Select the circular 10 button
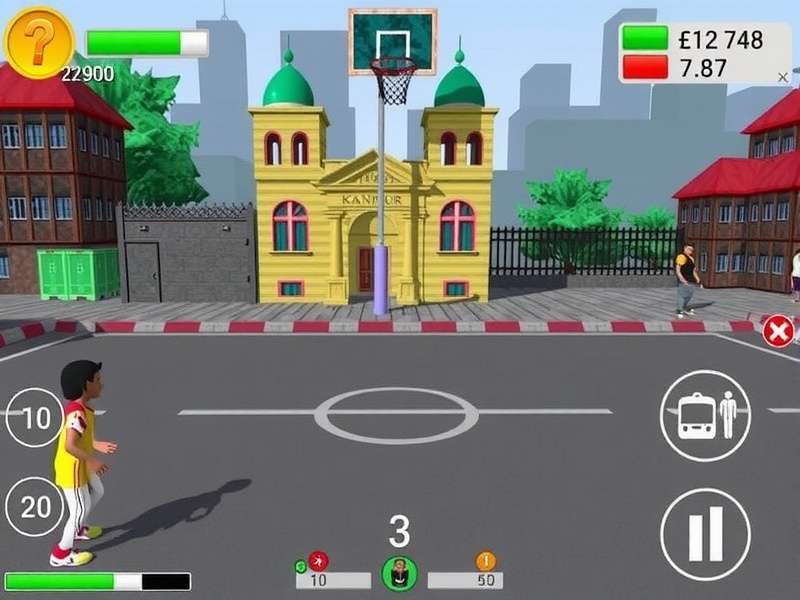Screen dimensions: 800x600 (35, 418)
